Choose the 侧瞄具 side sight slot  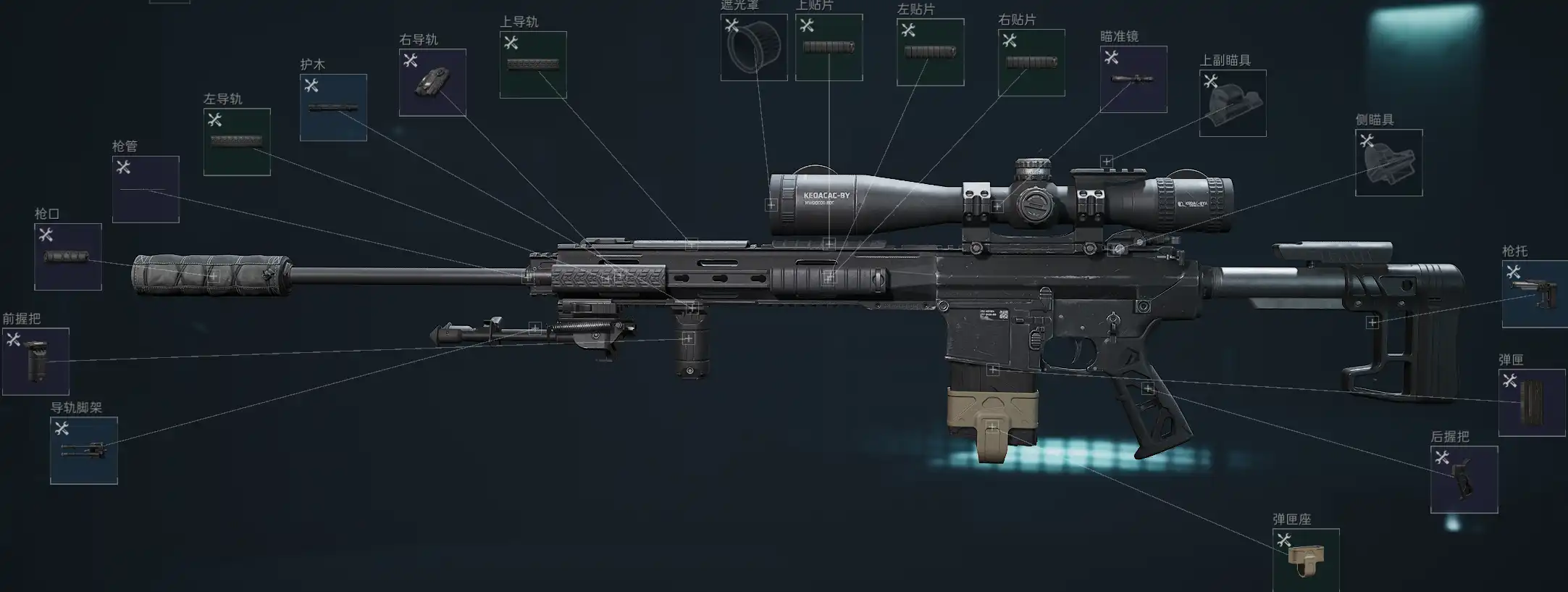(1389, 162)
